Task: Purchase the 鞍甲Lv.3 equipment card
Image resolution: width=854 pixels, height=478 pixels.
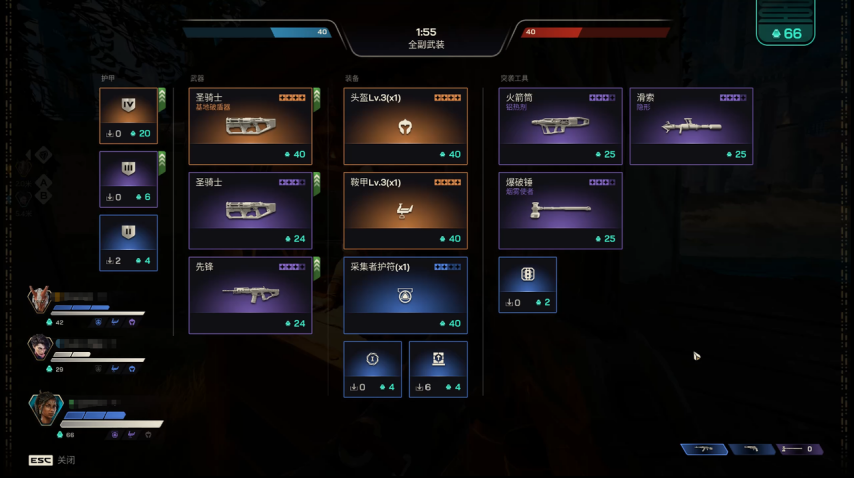Action: [405, 210]
